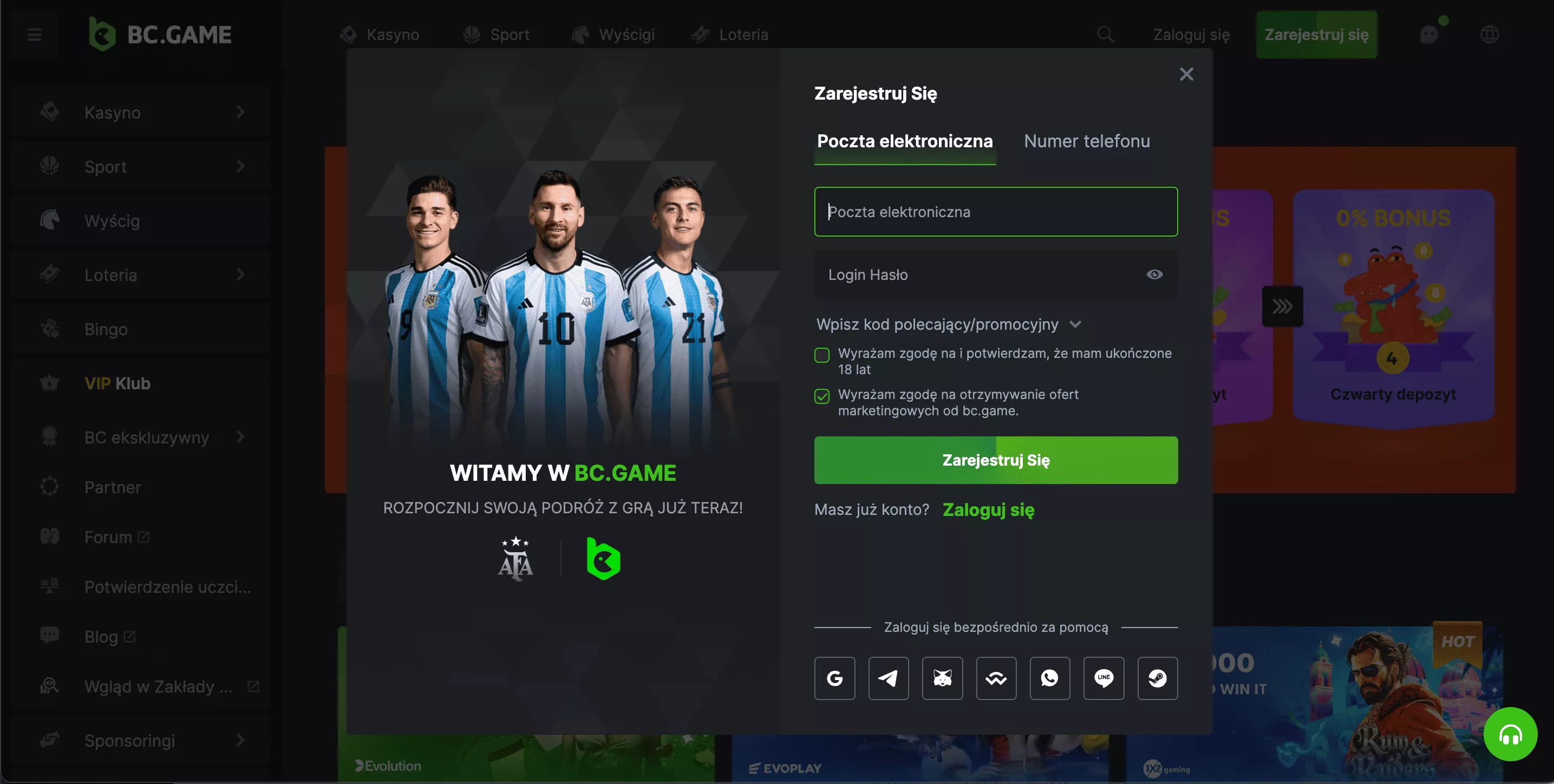Close the registration dialog
Viewport: 1554px width, 784px height.
point(1186,74)
